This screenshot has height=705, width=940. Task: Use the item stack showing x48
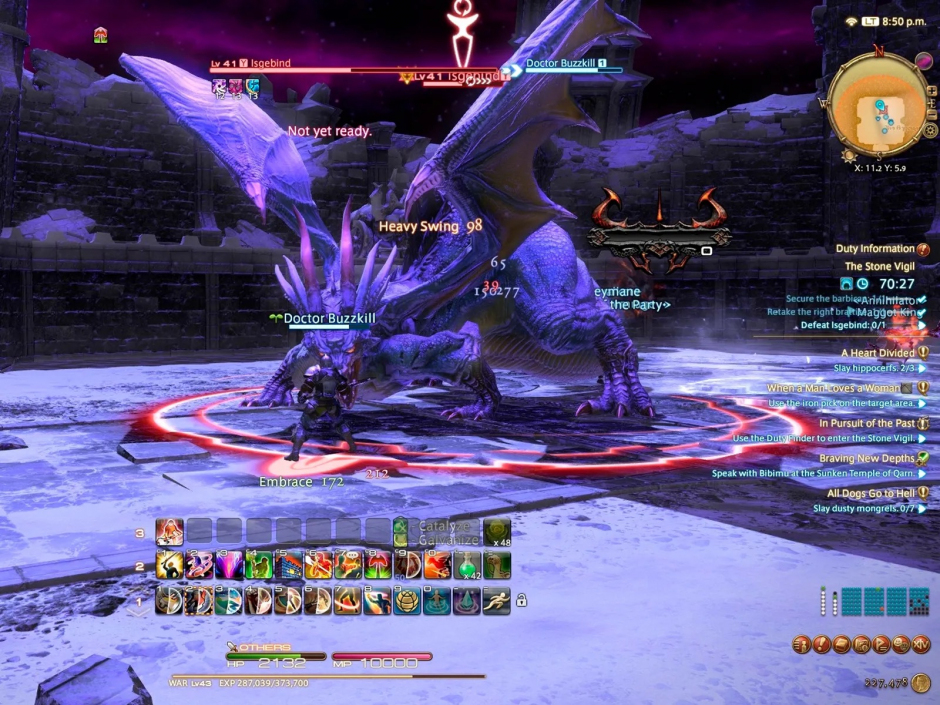click(x=497, y=532)
